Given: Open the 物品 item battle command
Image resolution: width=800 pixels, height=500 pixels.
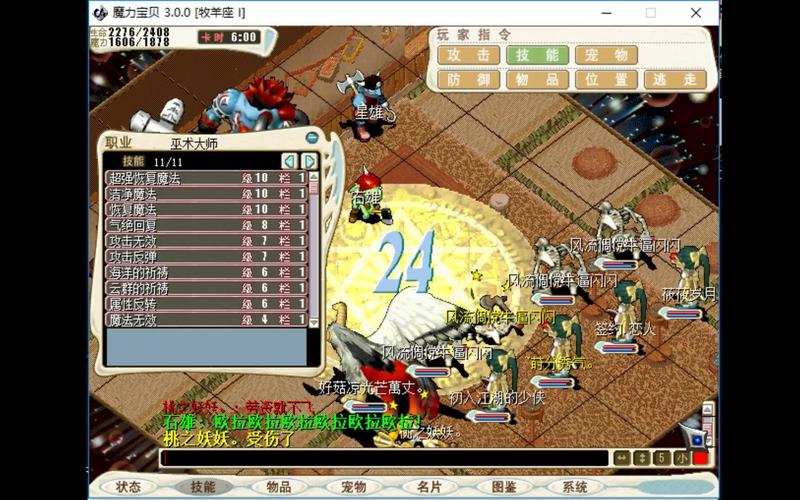Looking at the screenshot, I should (x=537, y=80).
